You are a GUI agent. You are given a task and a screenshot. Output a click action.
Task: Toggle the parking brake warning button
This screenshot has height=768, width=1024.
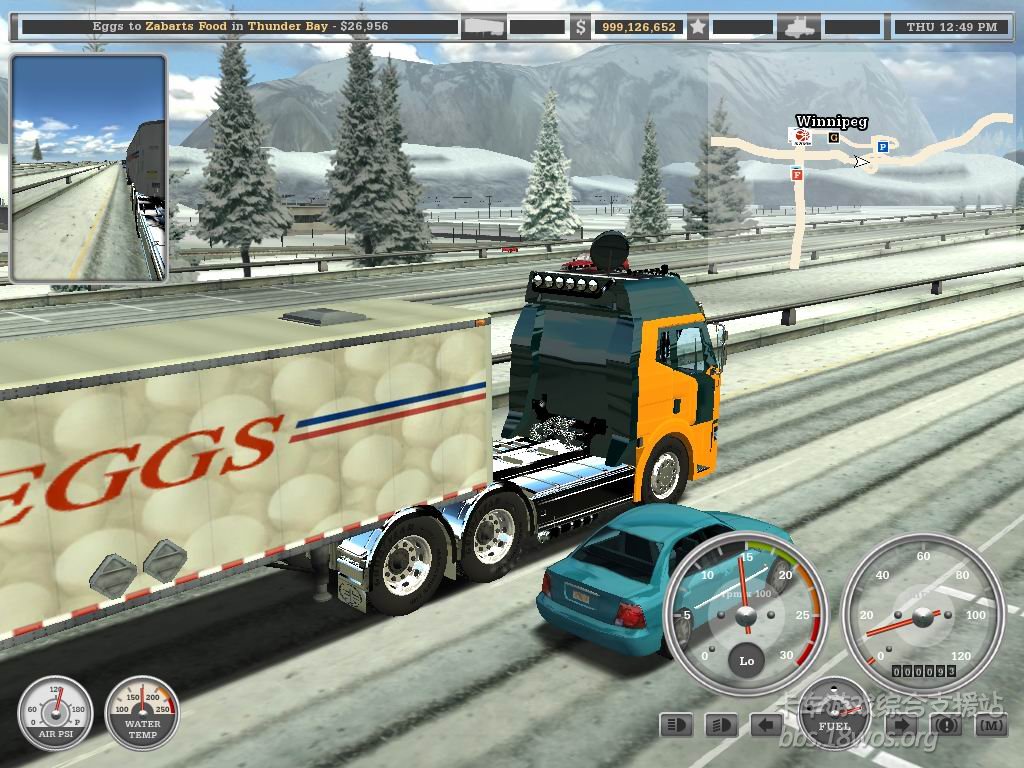[946, 724]
